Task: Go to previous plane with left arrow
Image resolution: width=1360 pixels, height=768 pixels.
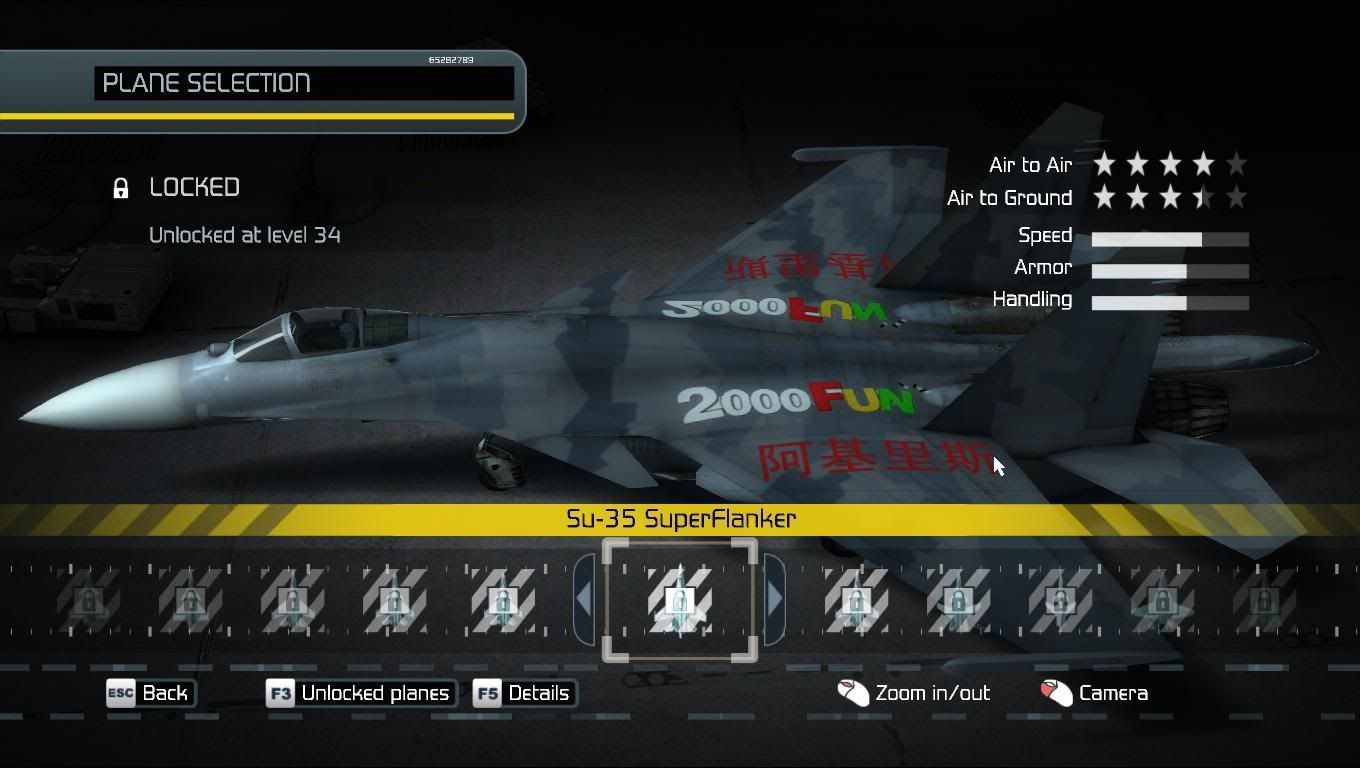Action: [584, 599]
